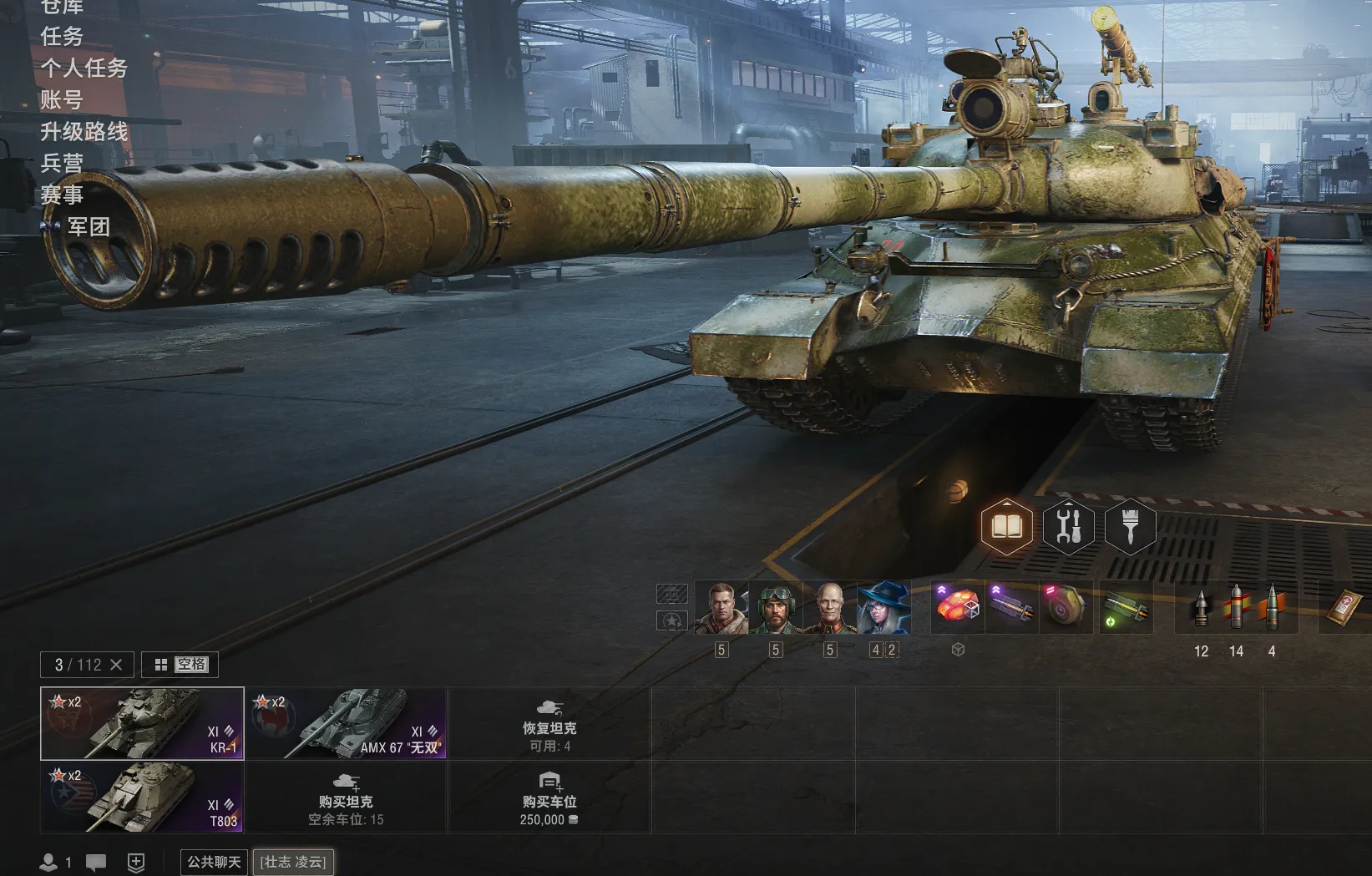Select the KR-1 tank in carousel
Screen dimensions: 1372x876
(x=142, y=723)
